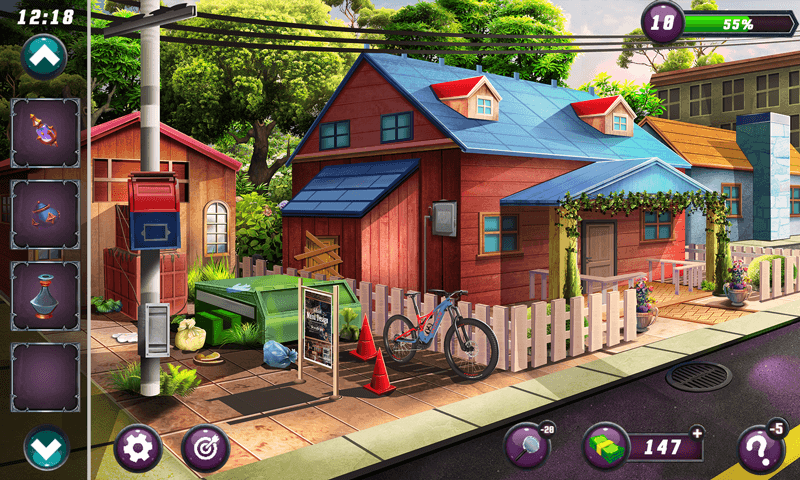This screenshot has height=480, width=800.
Task: Add more cash with the plus button
Action: pos(697,432)
